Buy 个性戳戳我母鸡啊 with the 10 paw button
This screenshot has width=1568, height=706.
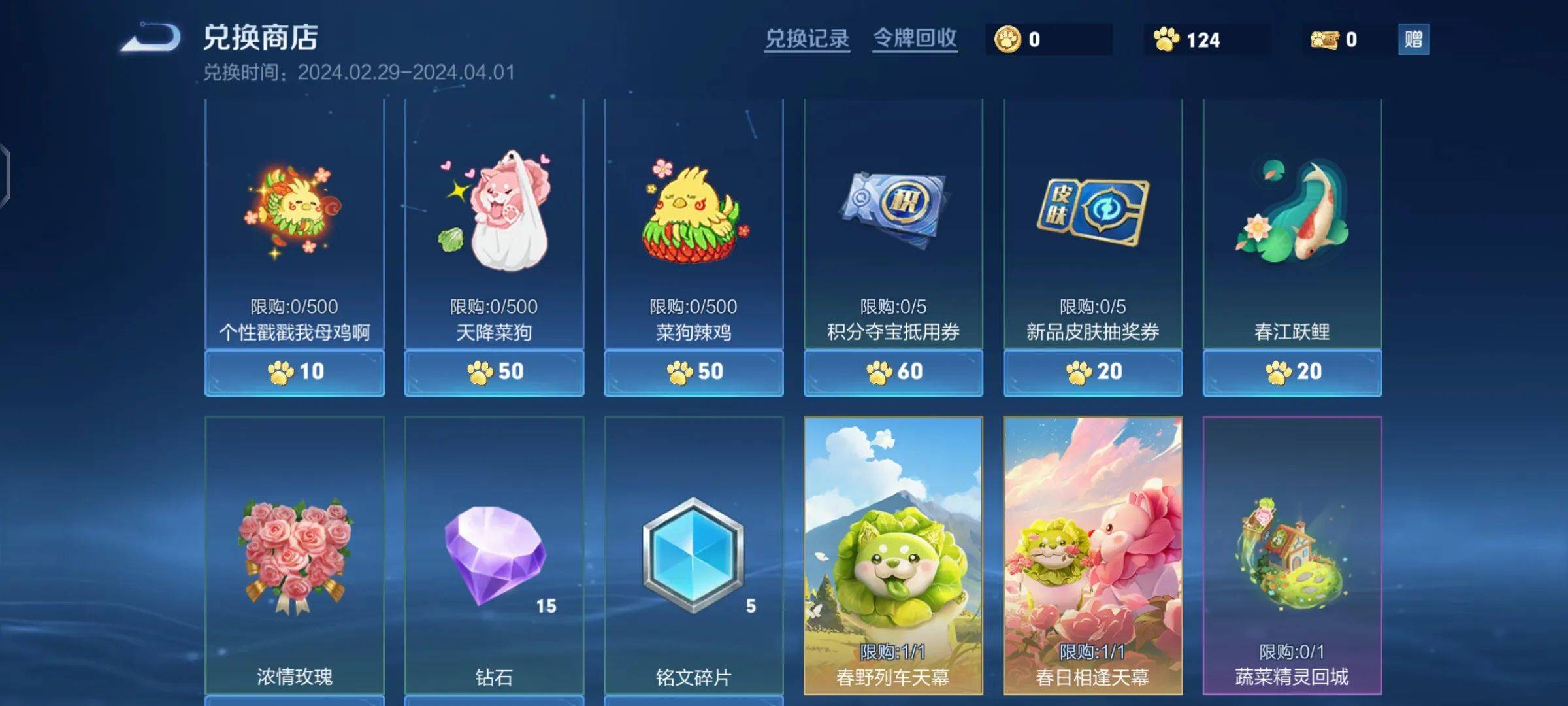(x=295, y=372)
